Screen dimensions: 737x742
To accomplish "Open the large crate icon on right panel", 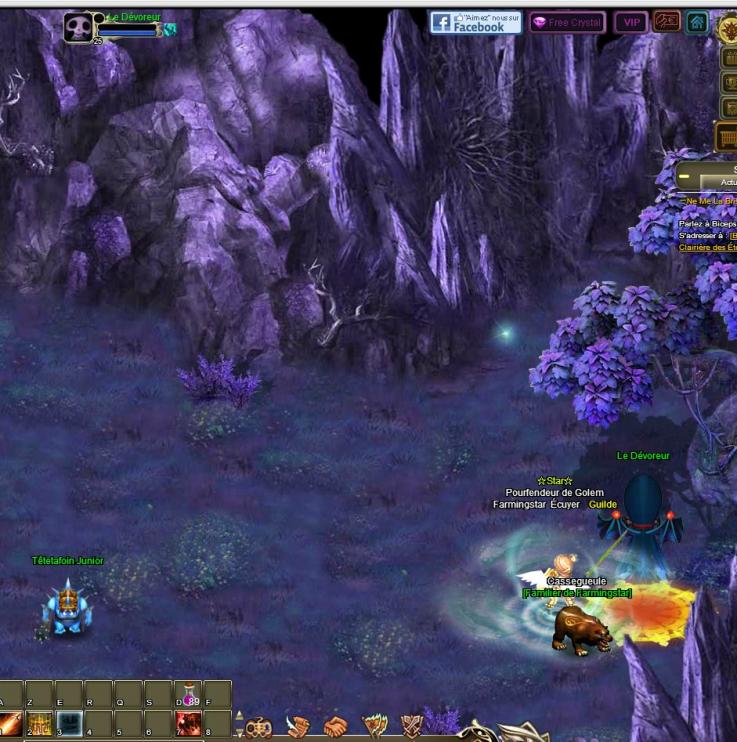I will (727, 137).
